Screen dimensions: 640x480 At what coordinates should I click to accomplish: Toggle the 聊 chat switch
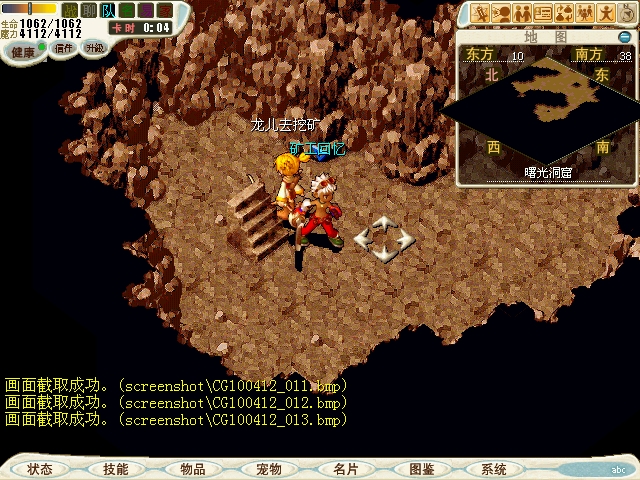click(x=89, y=10)
